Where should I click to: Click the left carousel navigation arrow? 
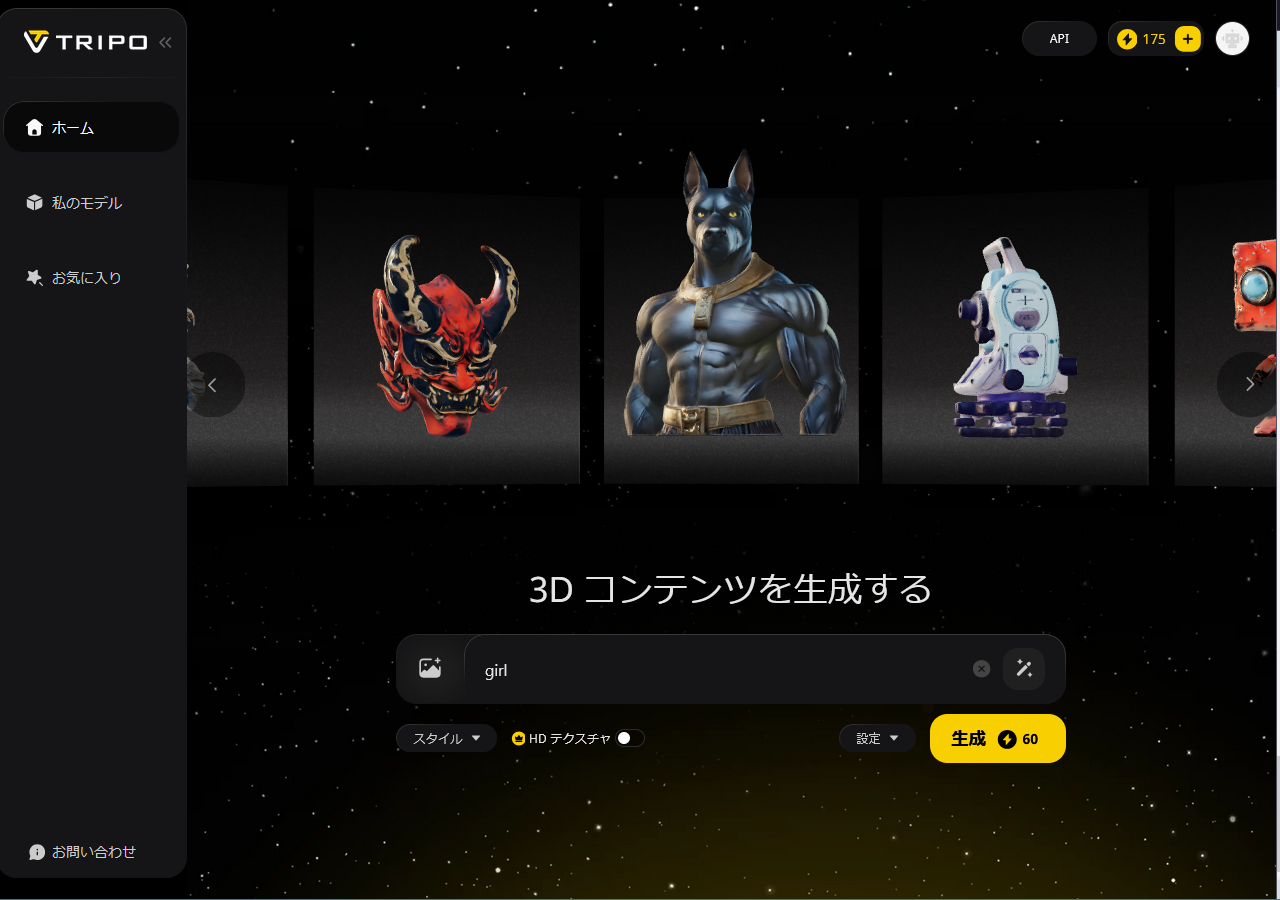(x=214, y=384)
